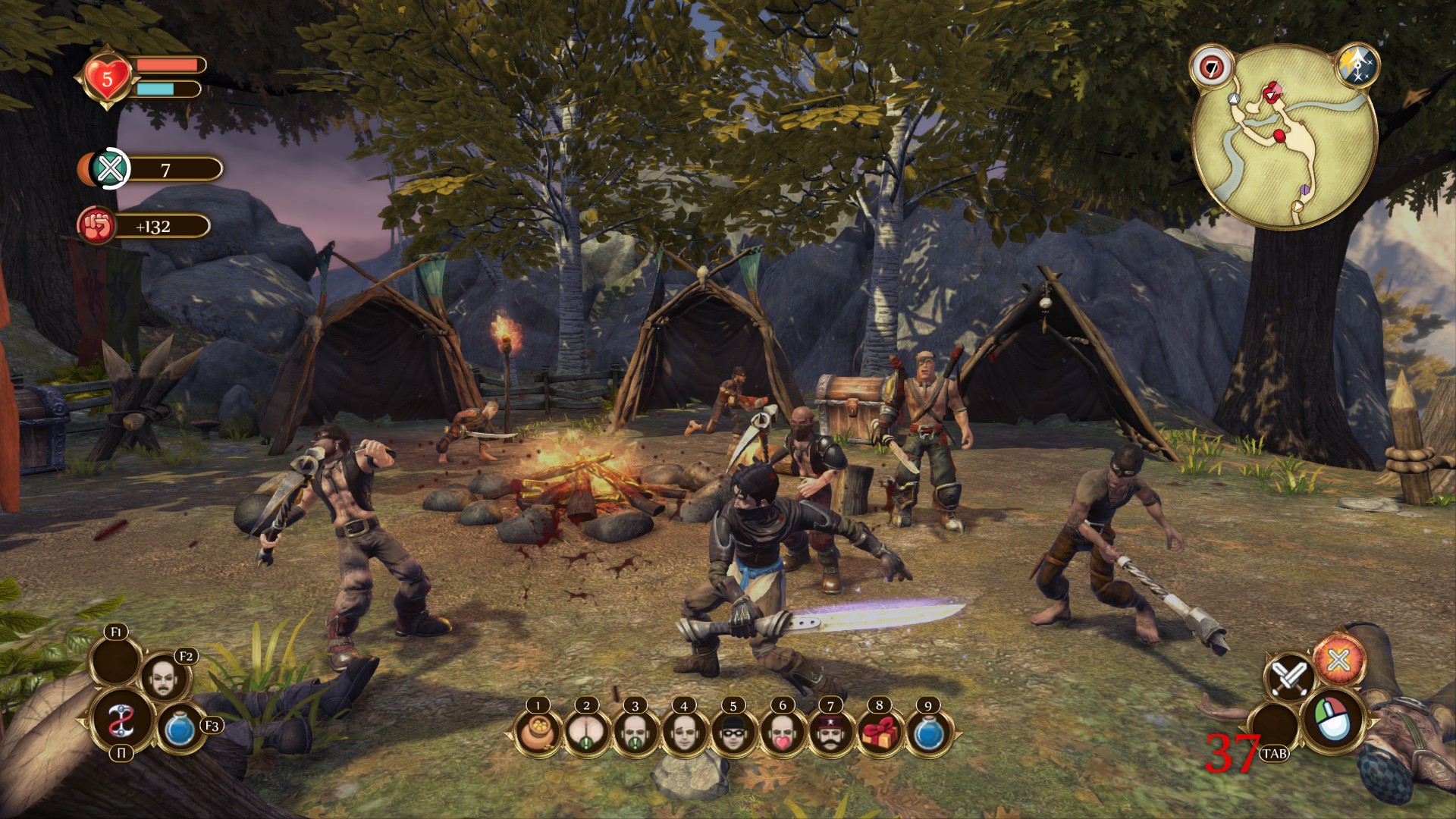Open the circular minimap
The height and width of the screenshot is (819, 1456).
[1285, 136]
